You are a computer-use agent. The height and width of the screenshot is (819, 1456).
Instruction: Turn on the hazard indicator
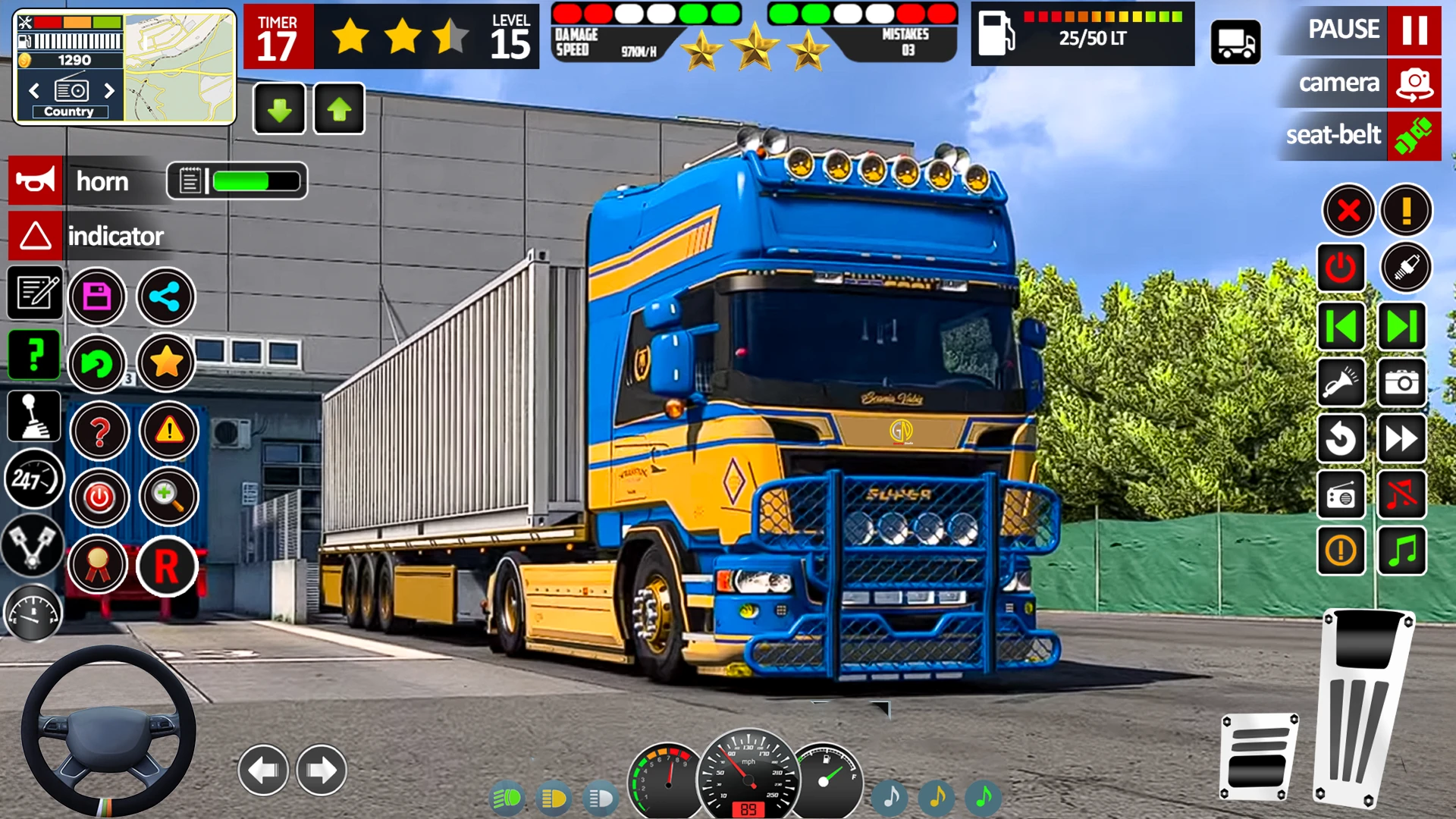pos(36,236)
